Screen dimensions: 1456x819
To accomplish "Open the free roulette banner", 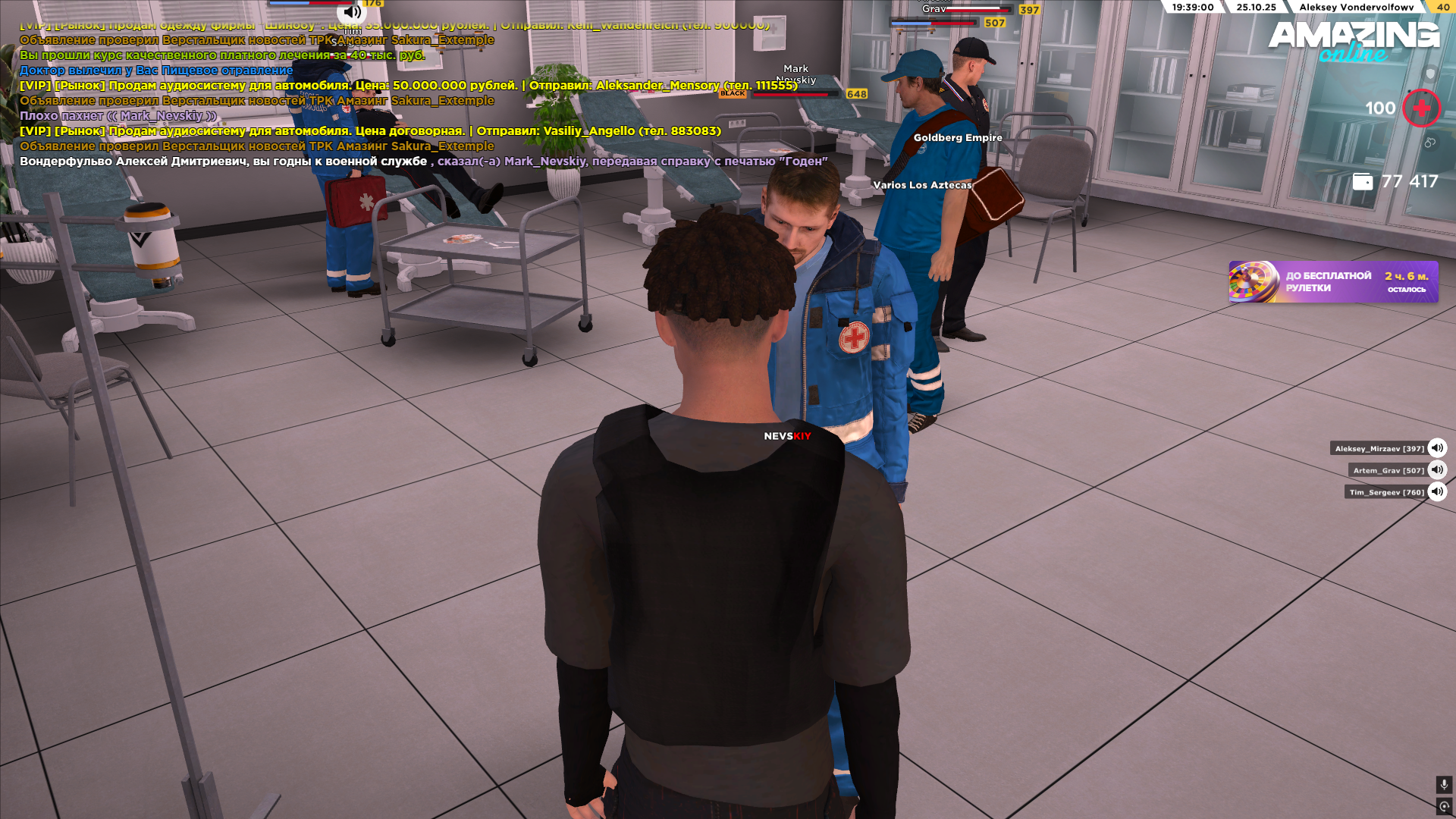I will (x=1333, y=282).
